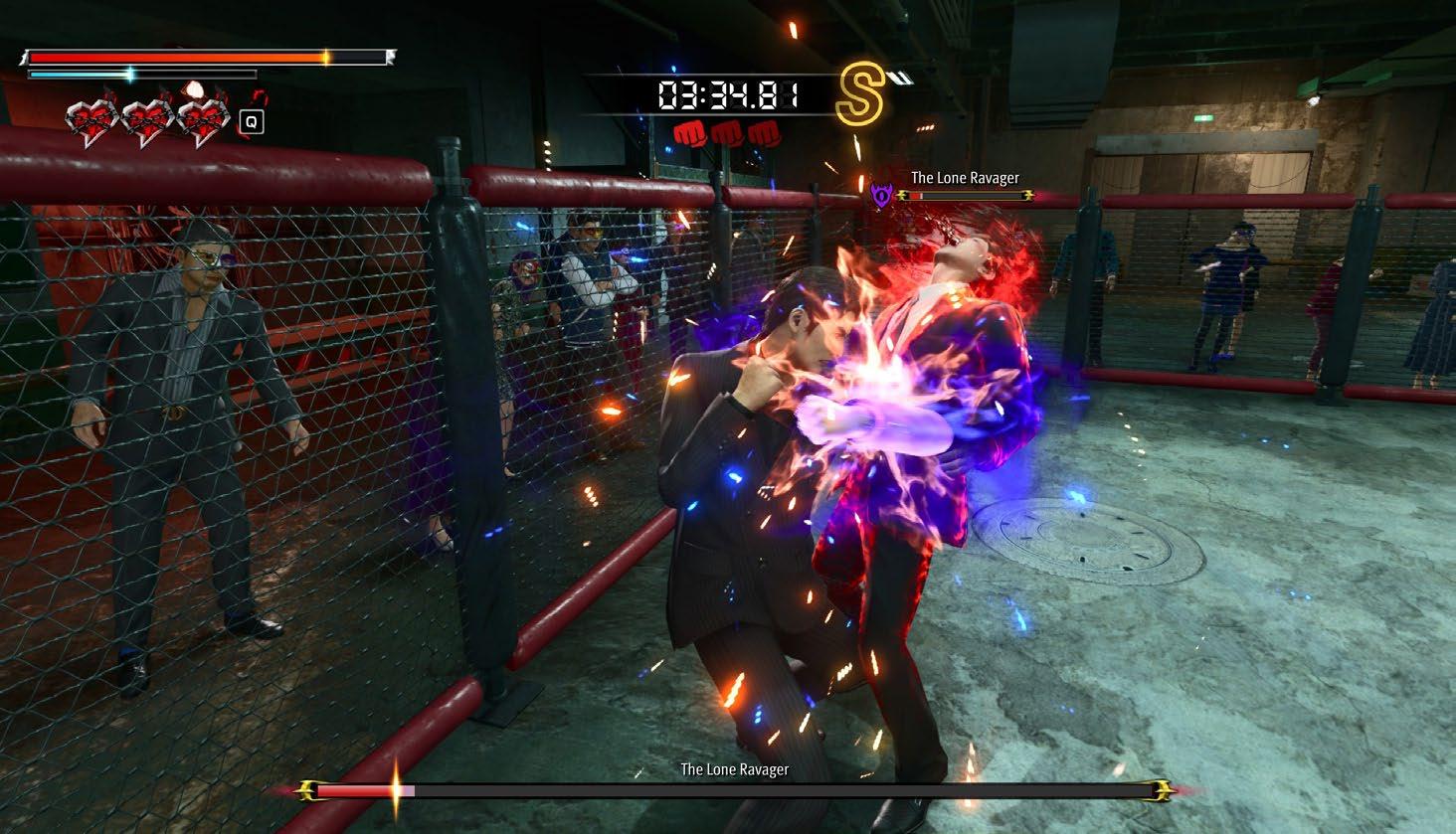
Task: Click the purple emblem beside The Lone Ravager
Action: (x=880, y=194)
